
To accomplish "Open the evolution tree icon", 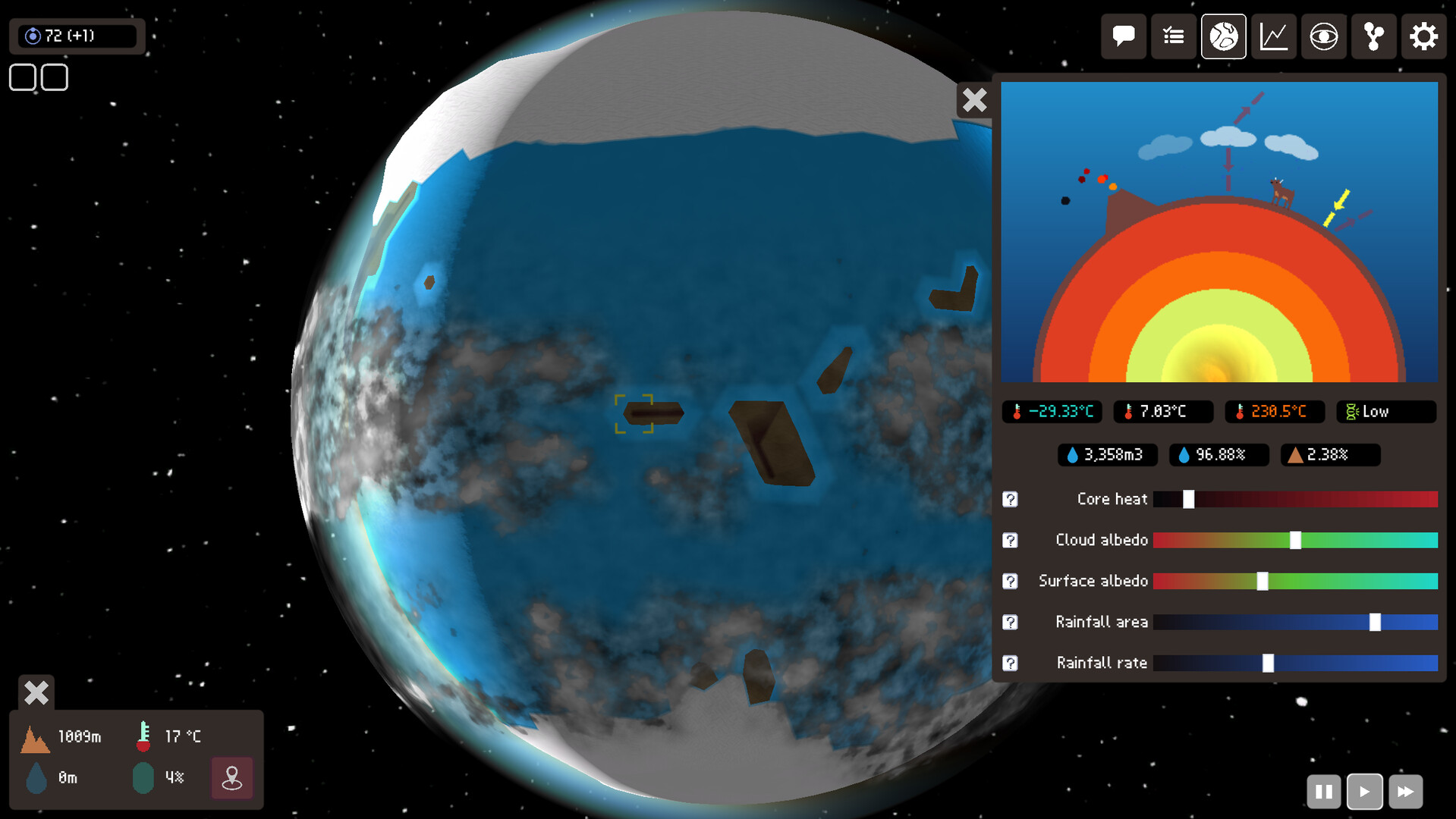I will [1373, 36].
